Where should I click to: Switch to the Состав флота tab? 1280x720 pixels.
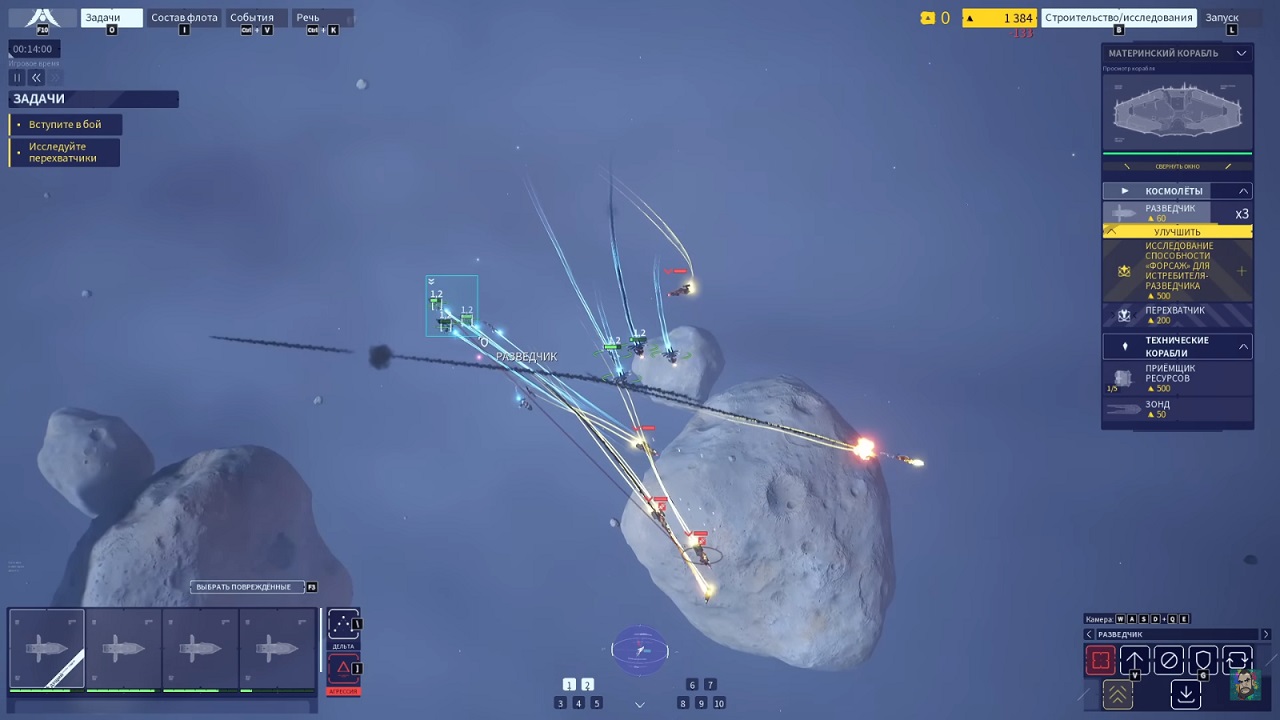tap(184, 17)
